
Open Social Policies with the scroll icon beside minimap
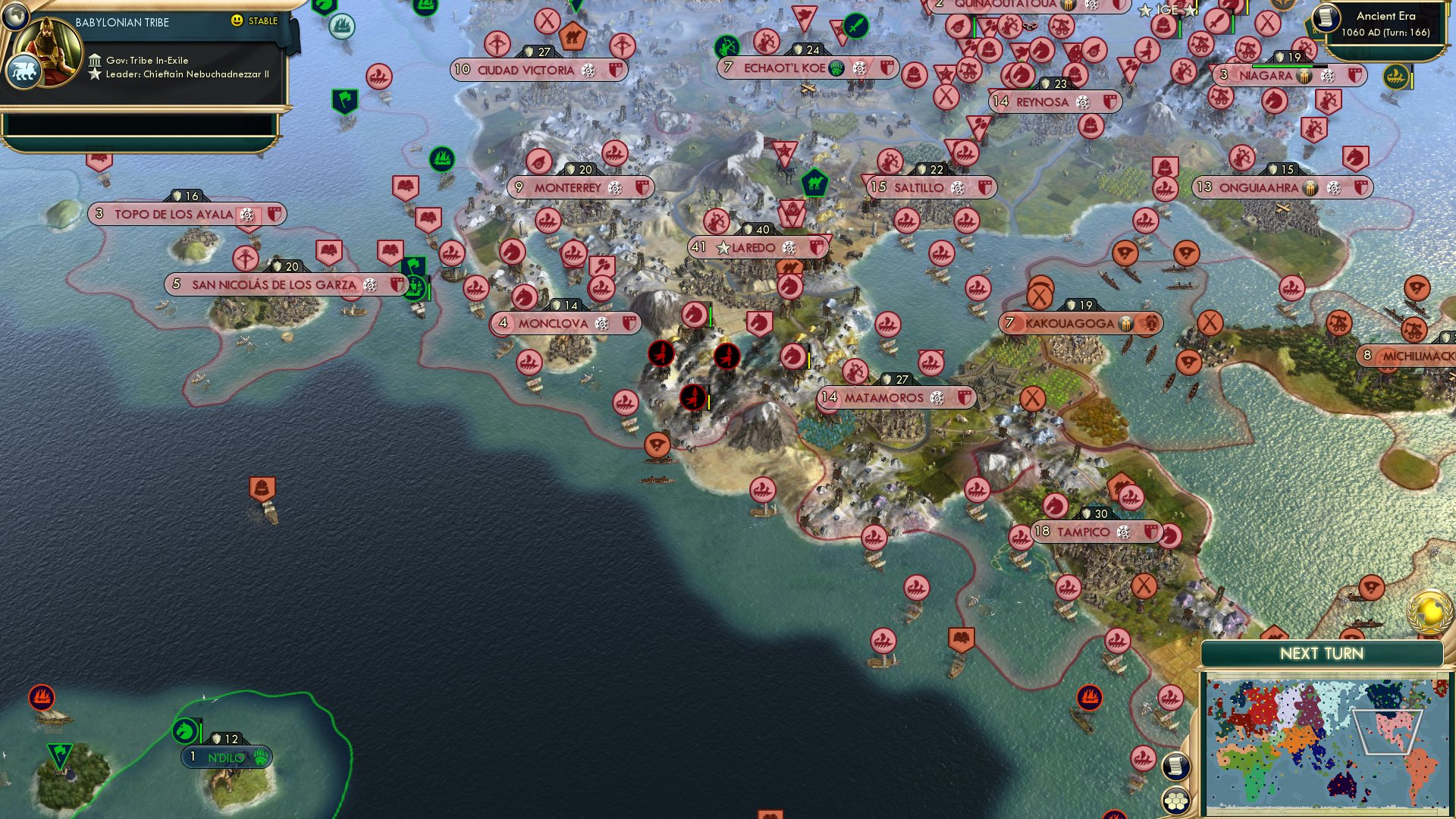coord(1175,767)
